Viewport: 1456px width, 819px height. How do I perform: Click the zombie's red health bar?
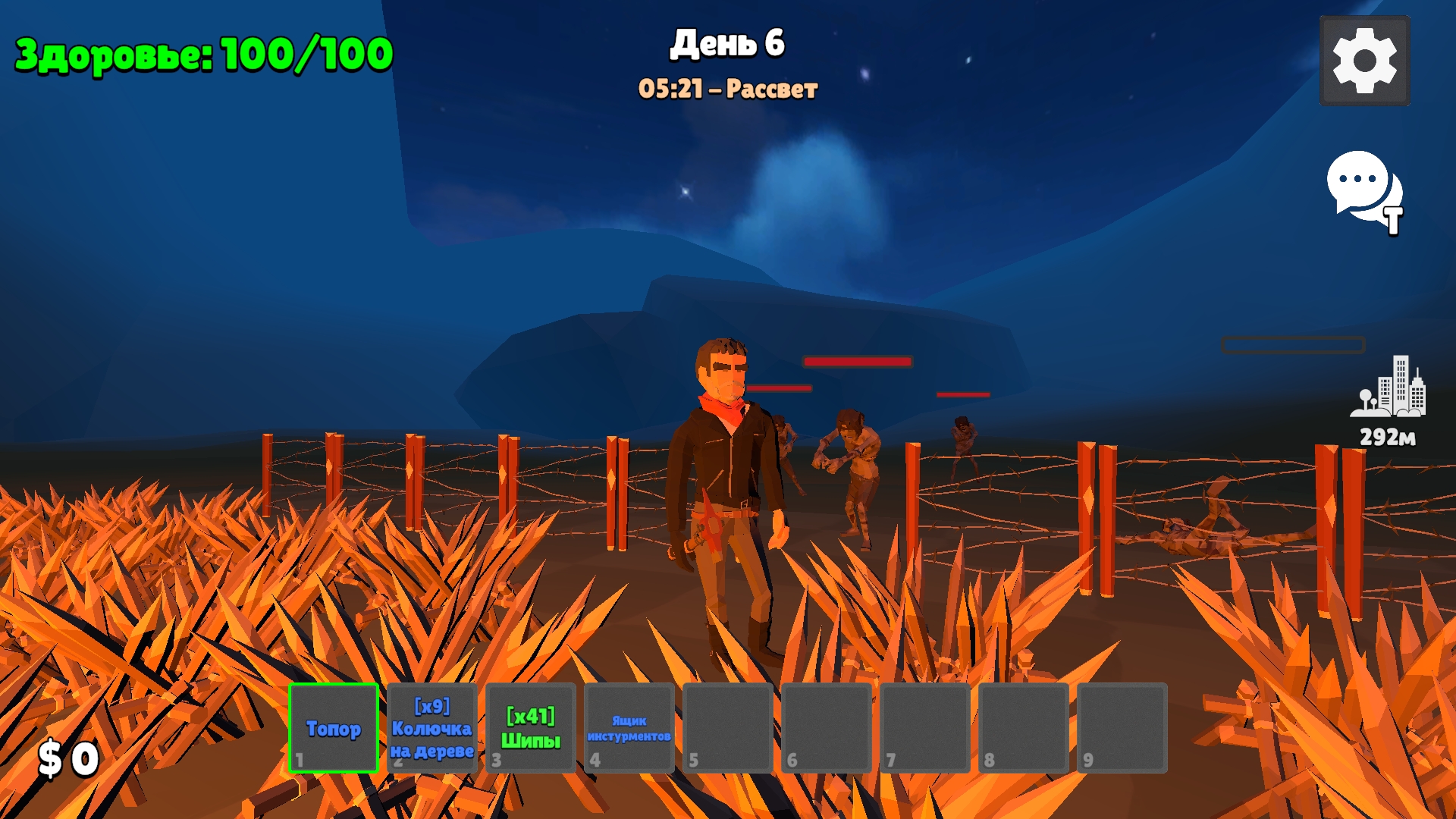(x=857, y=362)
